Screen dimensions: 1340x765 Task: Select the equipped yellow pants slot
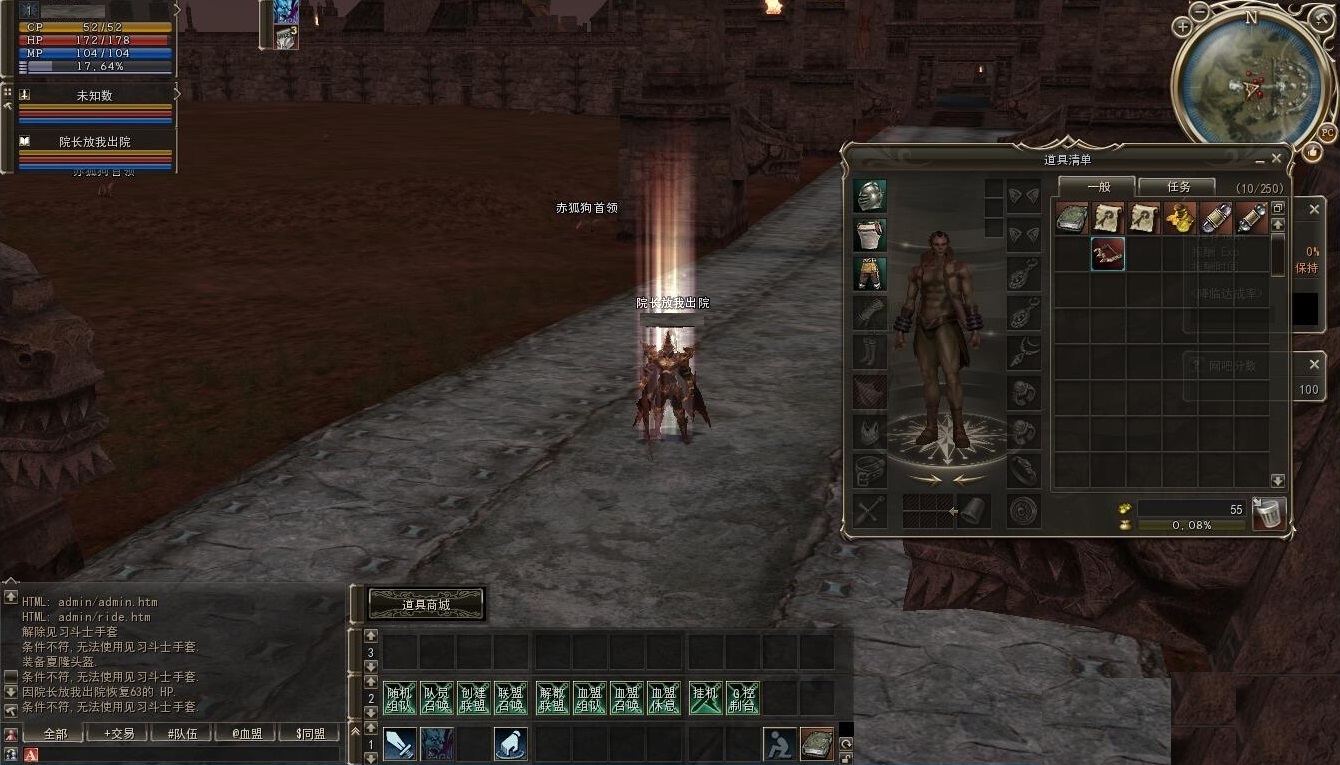(870, 273)
